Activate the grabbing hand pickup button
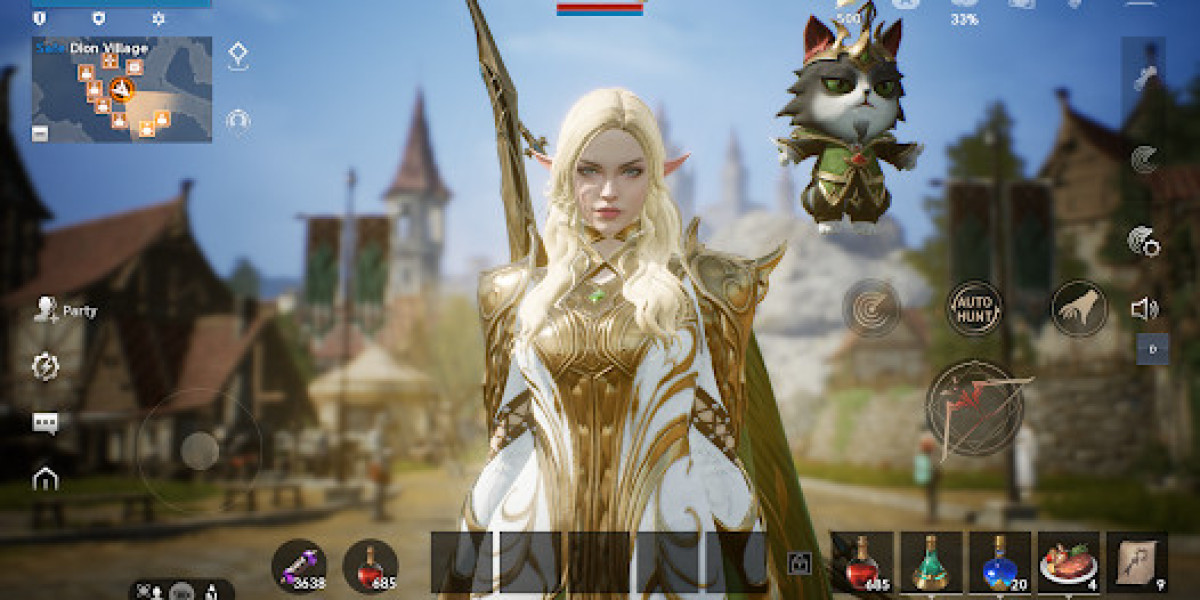This screenshot has width=1200, height=600. pos(1079,307)
